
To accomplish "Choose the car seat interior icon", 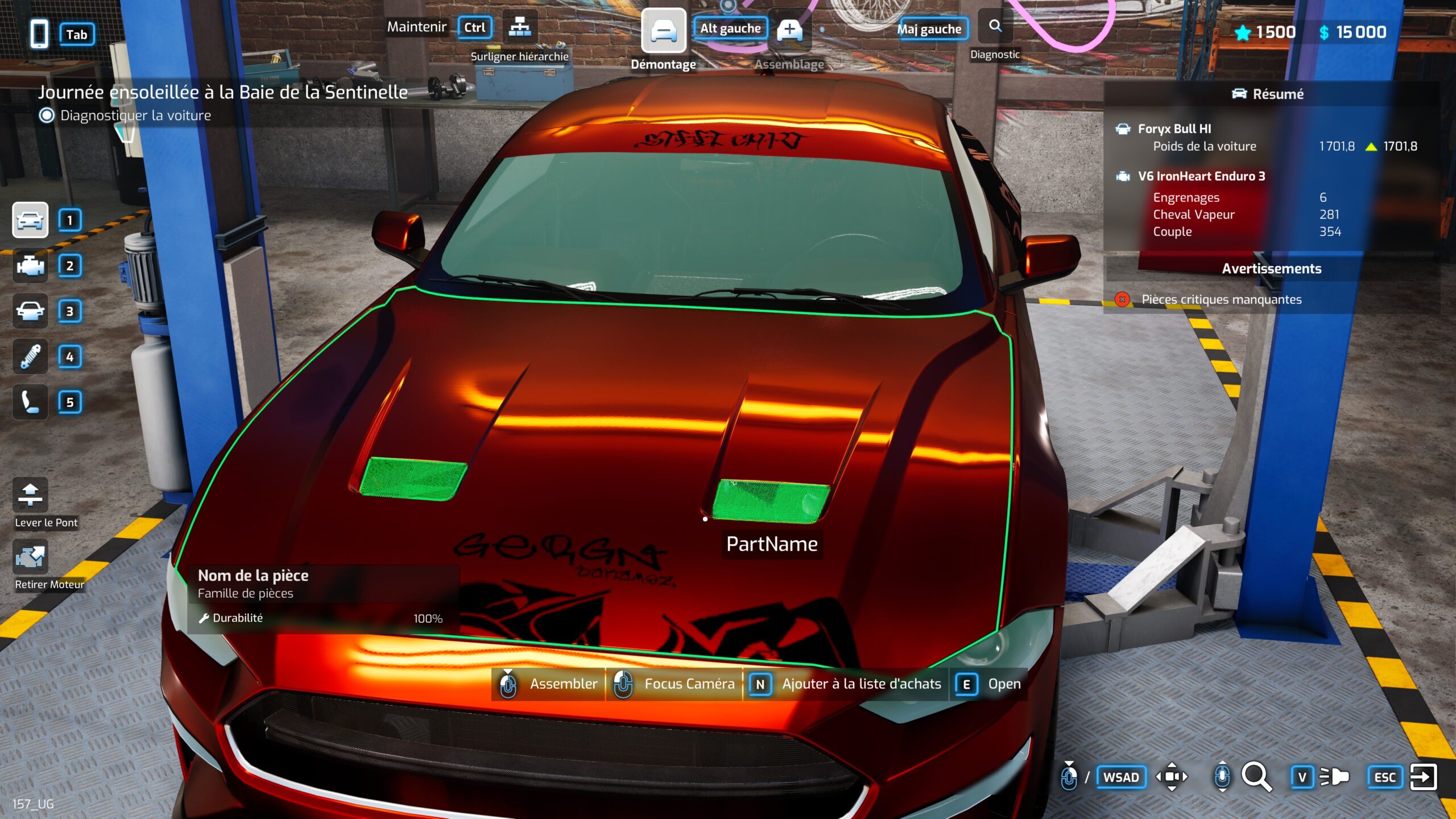I will click(30, 402).
